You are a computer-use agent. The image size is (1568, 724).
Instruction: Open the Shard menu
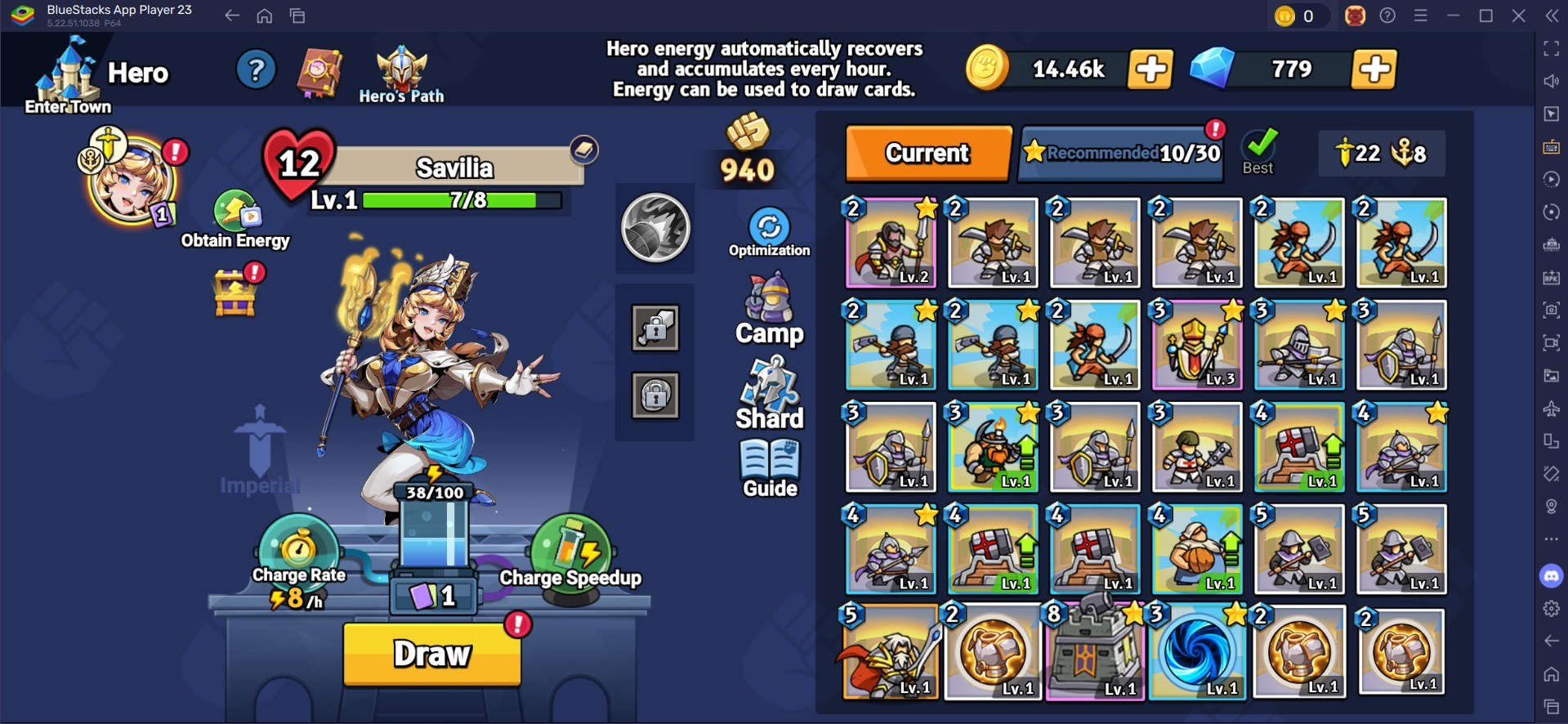pyautogui.click(x=769, y=396)
